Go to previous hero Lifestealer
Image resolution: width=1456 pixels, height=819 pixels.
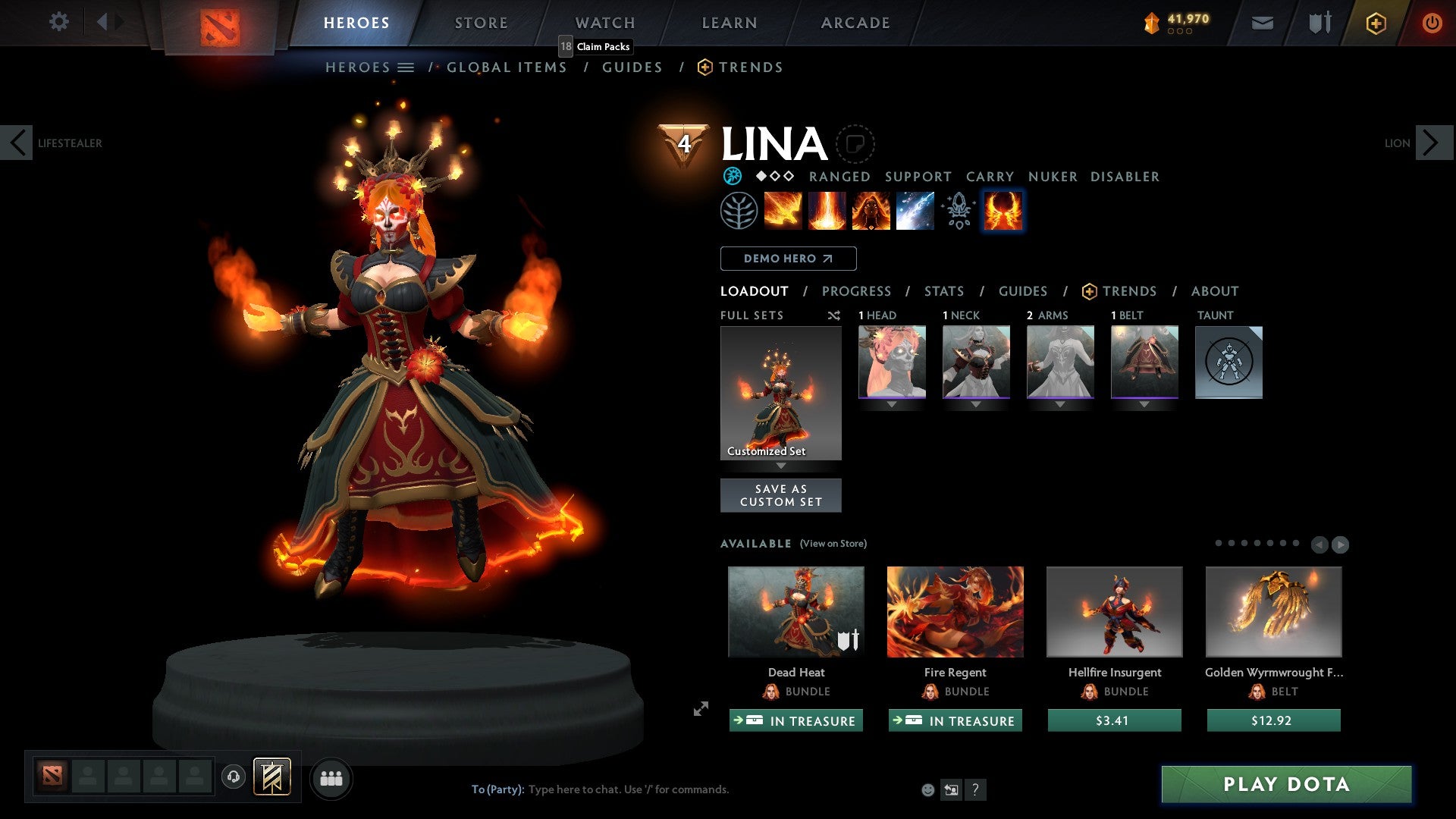(17, 143)
